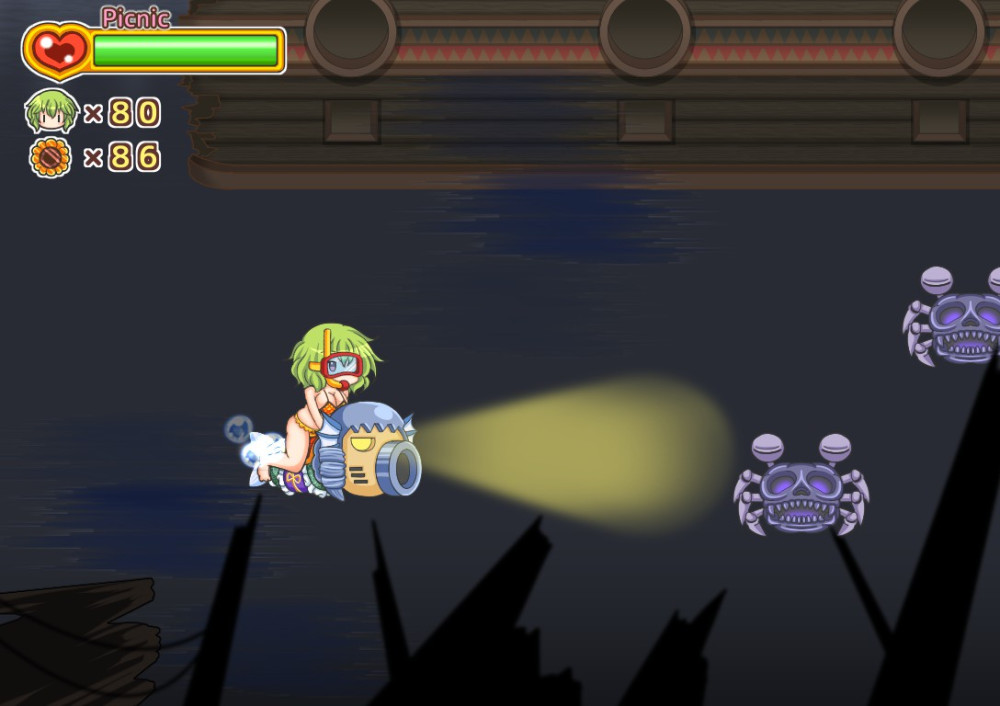Click the sunflower collectible icon

click(51, 157)
